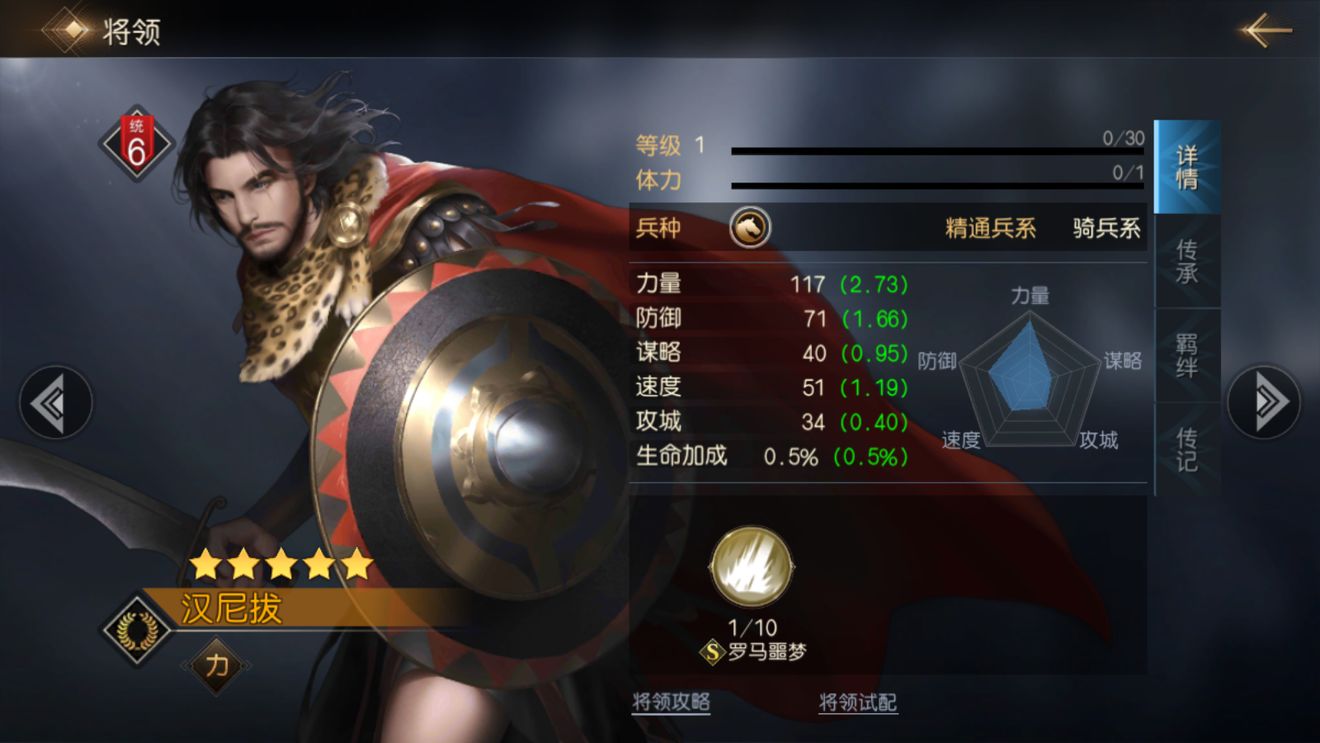Select the 羁绊 tab

click(x=1187, y=355)
